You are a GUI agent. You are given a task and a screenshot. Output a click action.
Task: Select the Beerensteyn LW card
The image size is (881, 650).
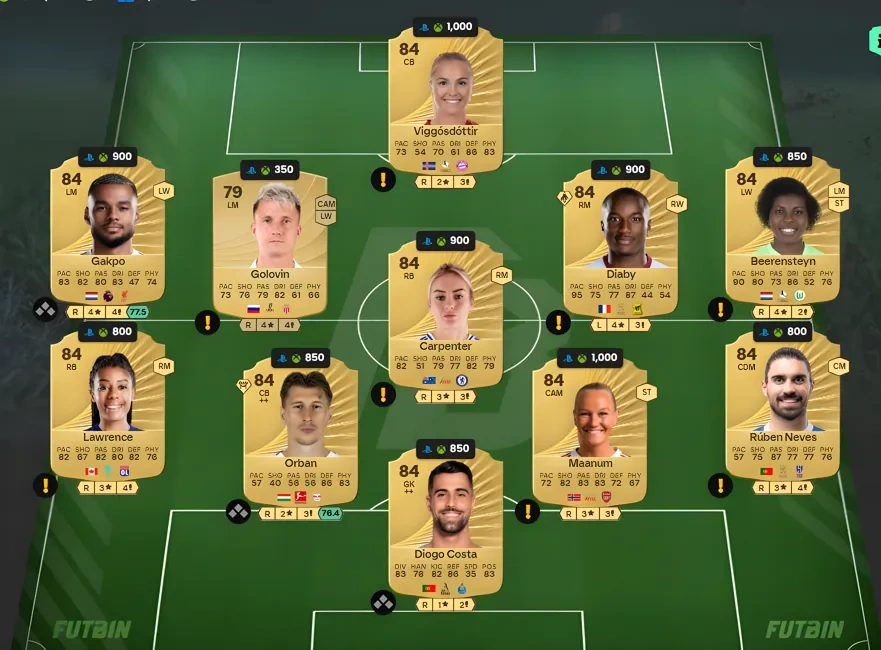click(x=782, y=230)
